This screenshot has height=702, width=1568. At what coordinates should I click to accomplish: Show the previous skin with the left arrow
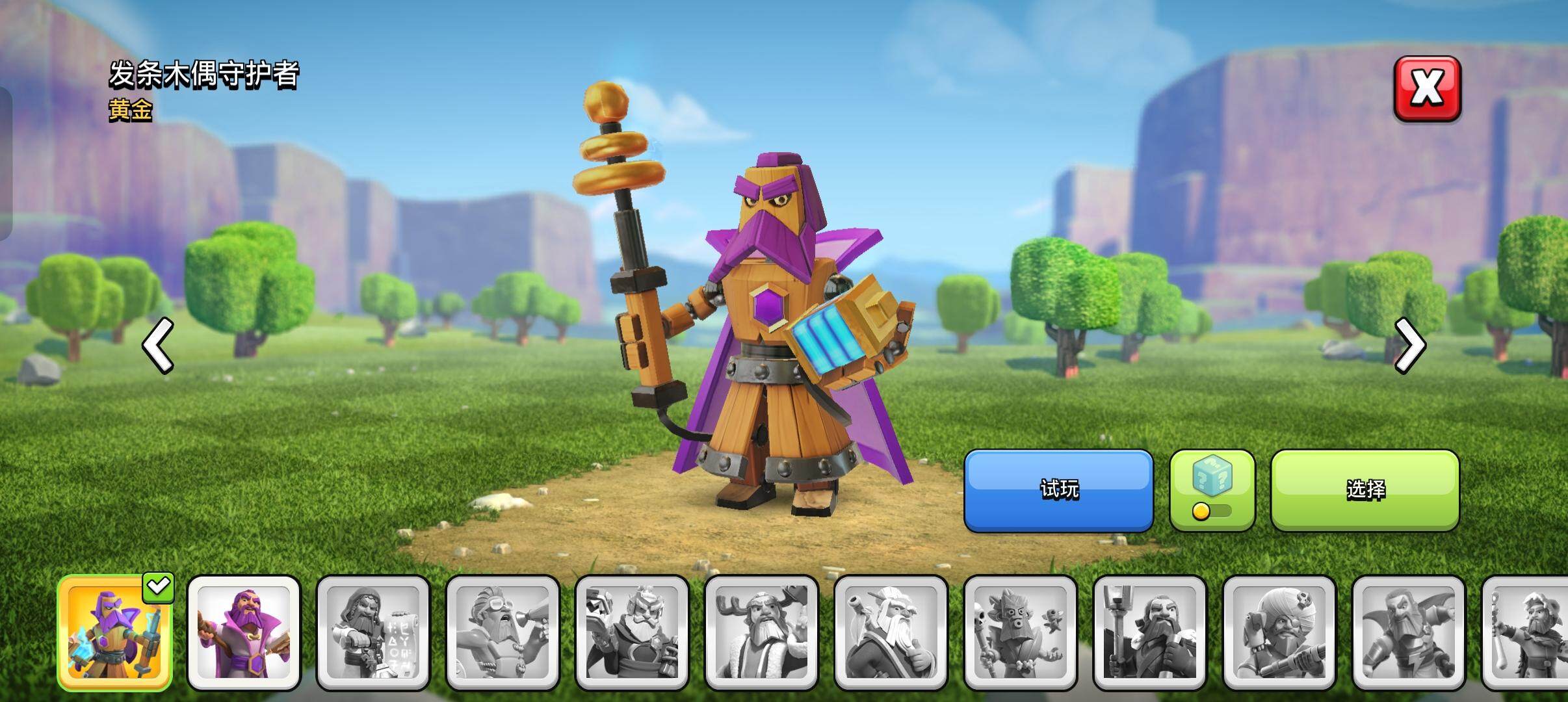point(158,345)
